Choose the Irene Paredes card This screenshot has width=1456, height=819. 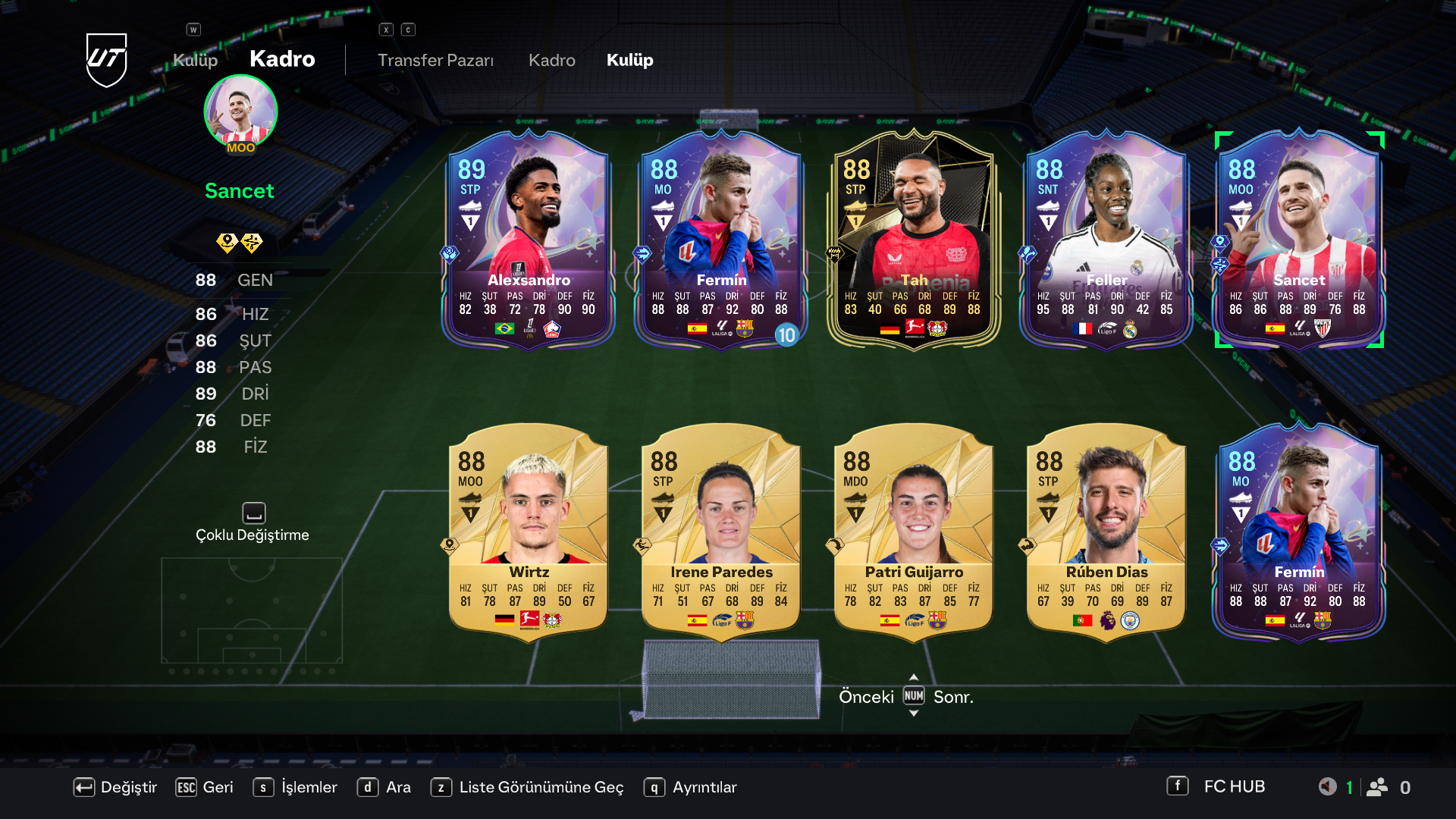(x=721, y=531)
